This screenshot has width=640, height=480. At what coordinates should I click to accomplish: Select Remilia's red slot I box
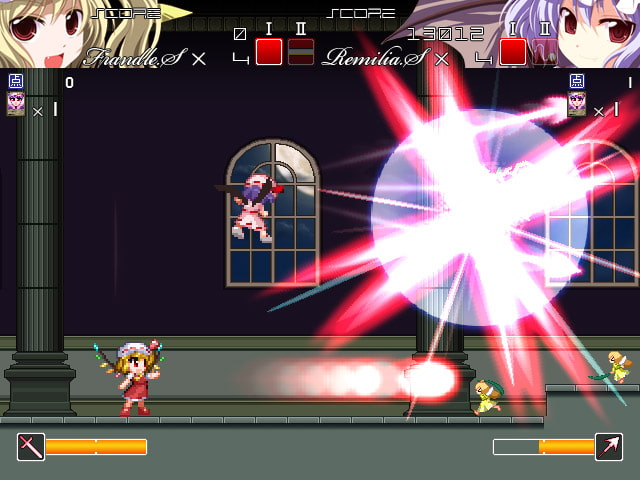tap(513, 52)
